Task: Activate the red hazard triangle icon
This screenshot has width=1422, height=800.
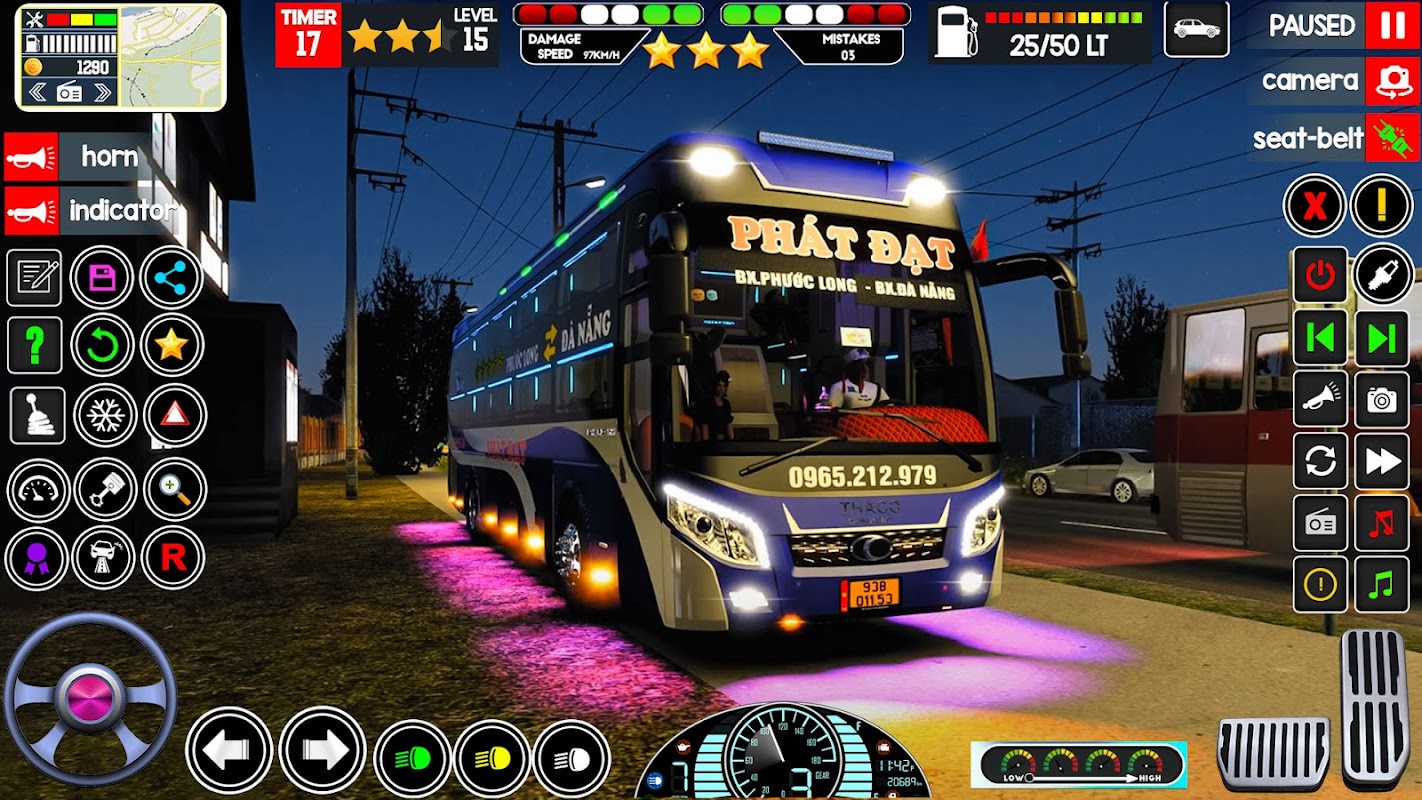Action: pos(174,415)
